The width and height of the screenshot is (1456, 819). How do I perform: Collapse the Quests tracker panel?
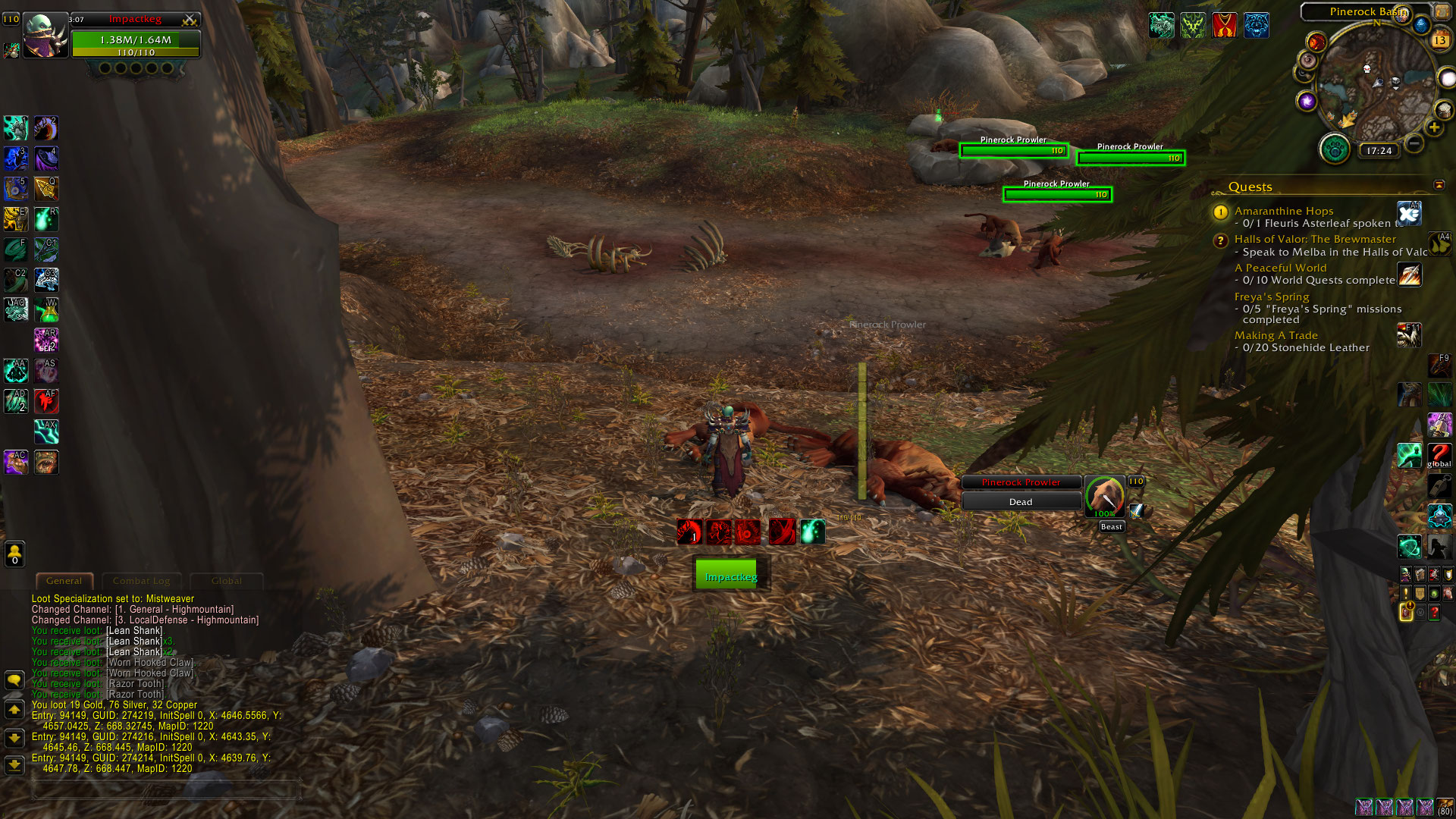pos(1439,185)
